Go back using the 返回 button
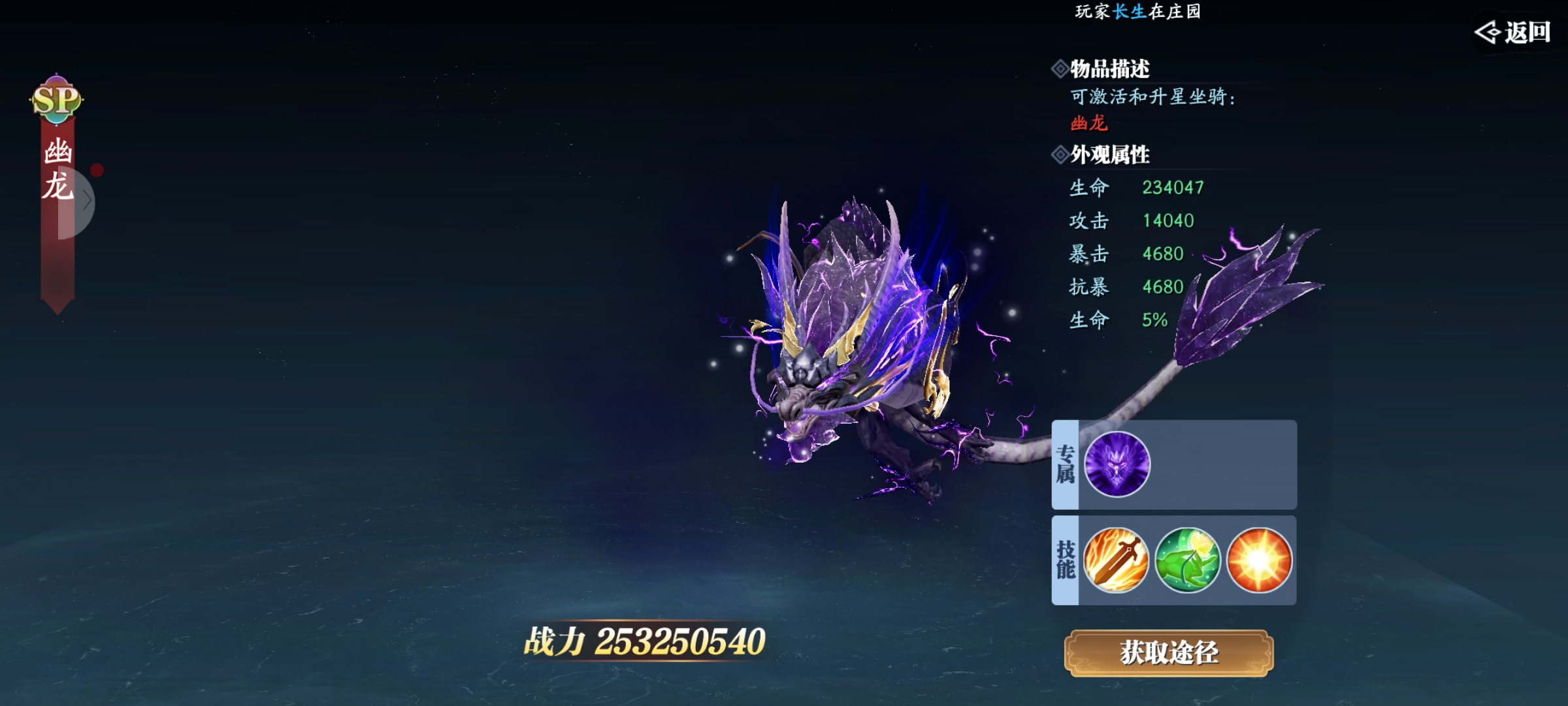1568x706 pixels. (1514, 32)
